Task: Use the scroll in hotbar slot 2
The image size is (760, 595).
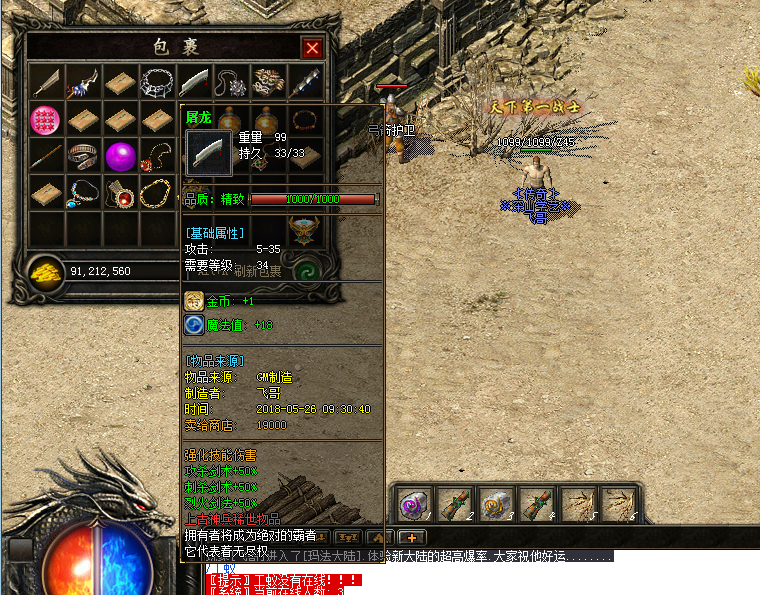Action: pyautogui.click(x=454, y=503)
